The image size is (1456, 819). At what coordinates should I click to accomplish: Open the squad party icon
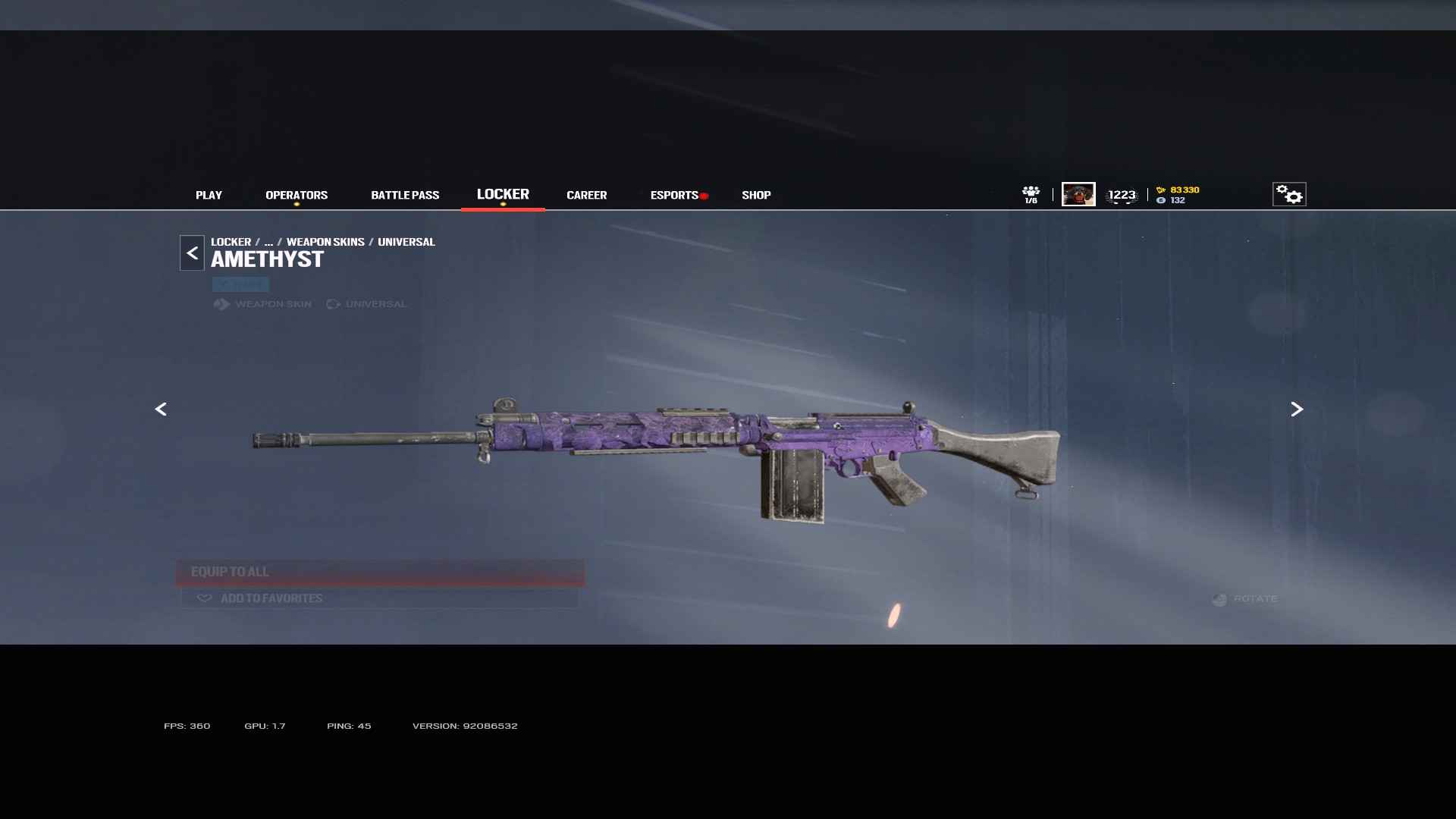click(1031, 194)
